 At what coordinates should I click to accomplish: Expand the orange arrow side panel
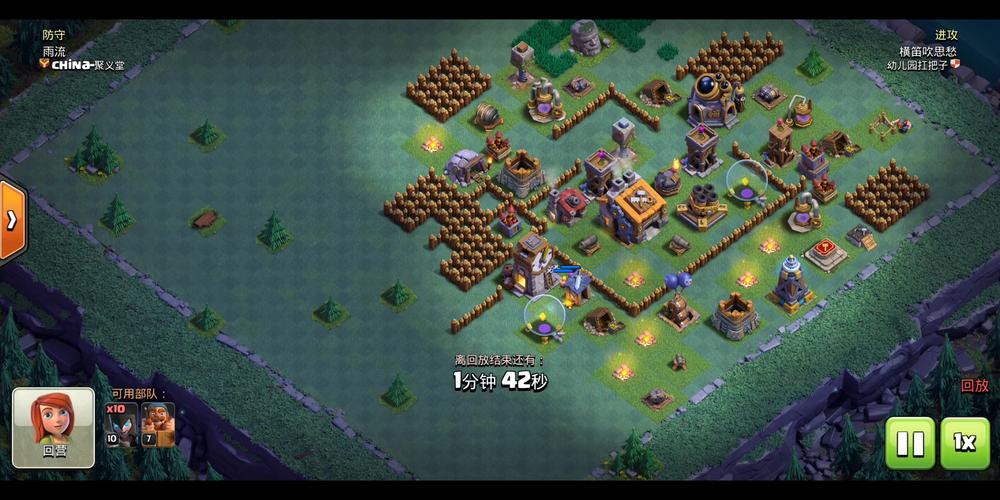coord(10,219)
